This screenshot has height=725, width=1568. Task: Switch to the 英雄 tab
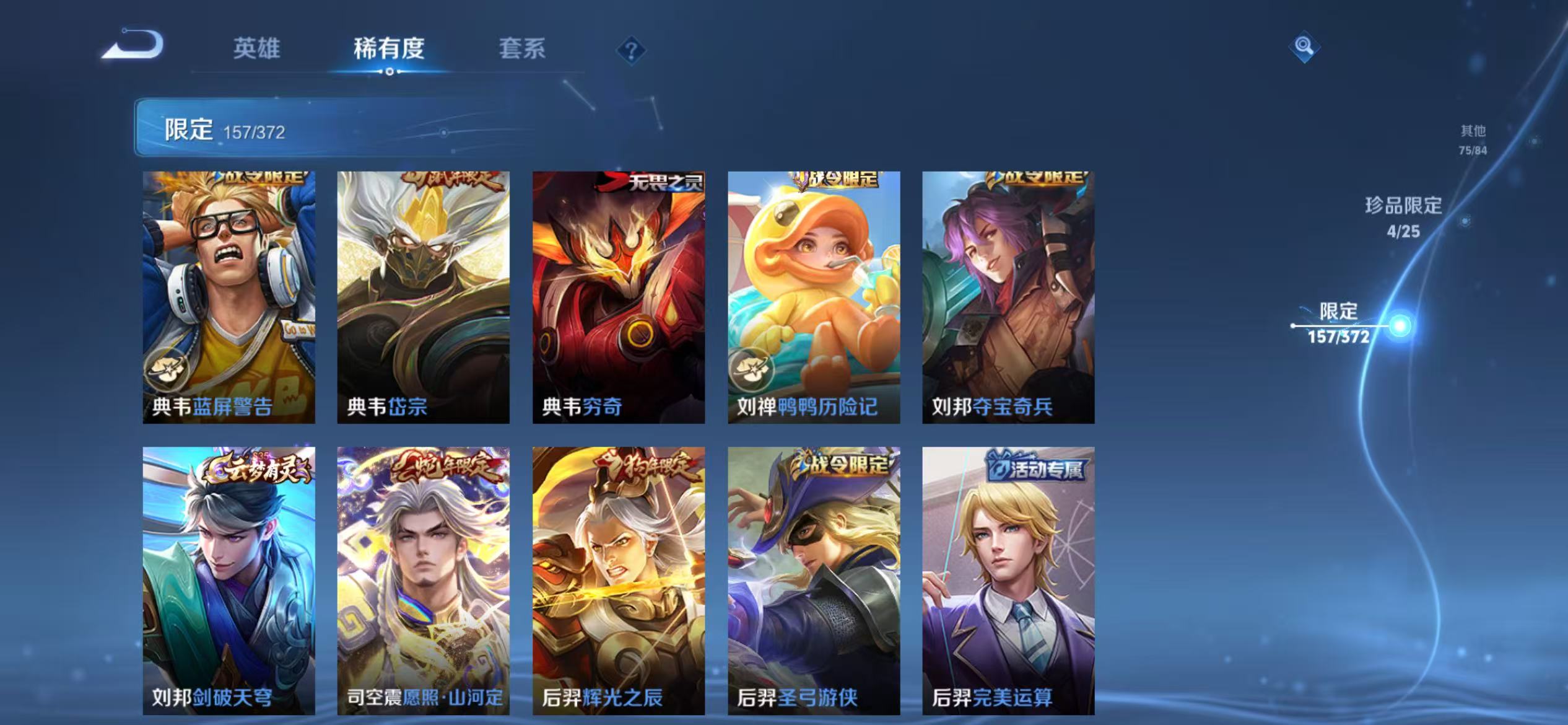click(x=258, y=50)
